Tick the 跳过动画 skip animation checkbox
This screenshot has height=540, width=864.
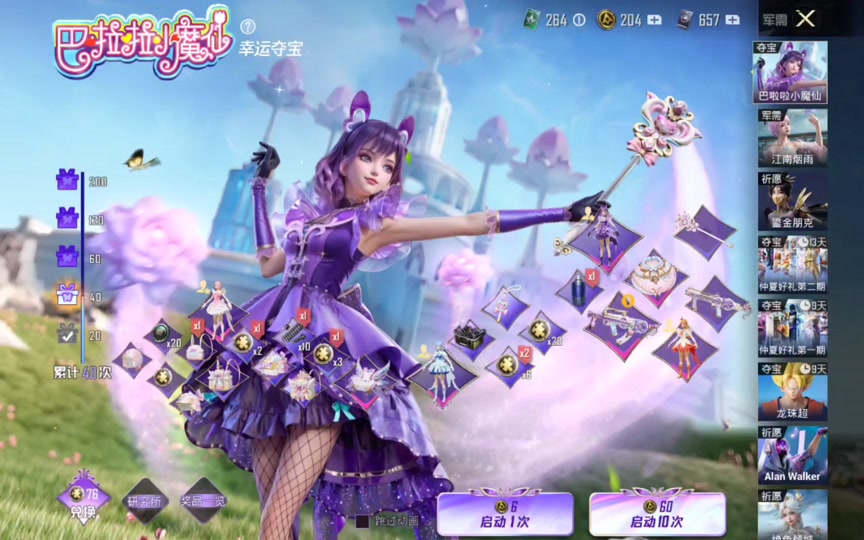pyautogui.click(x=363, y=521)
